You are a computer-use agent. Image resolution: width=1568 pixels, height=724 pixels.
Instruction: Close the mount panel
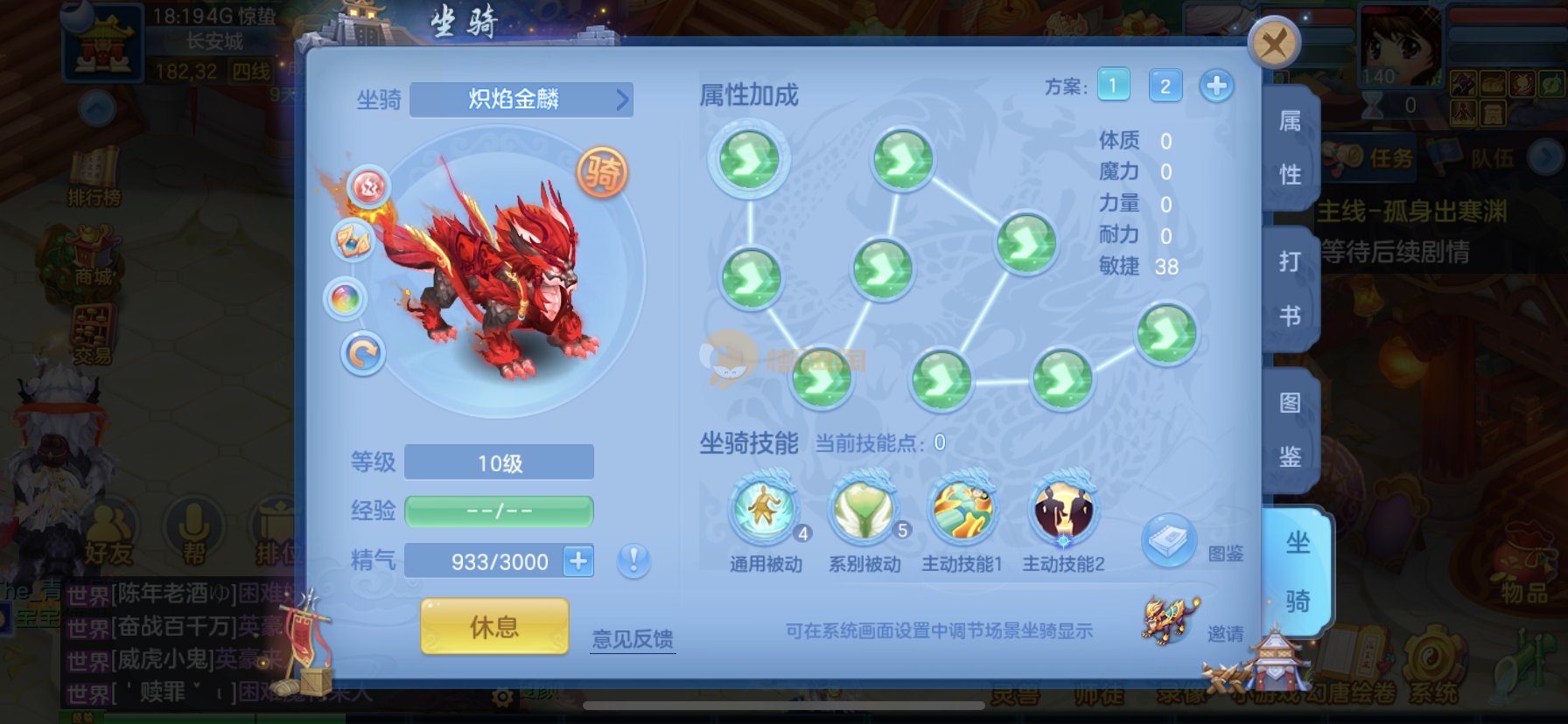[x=1273, y=43]
